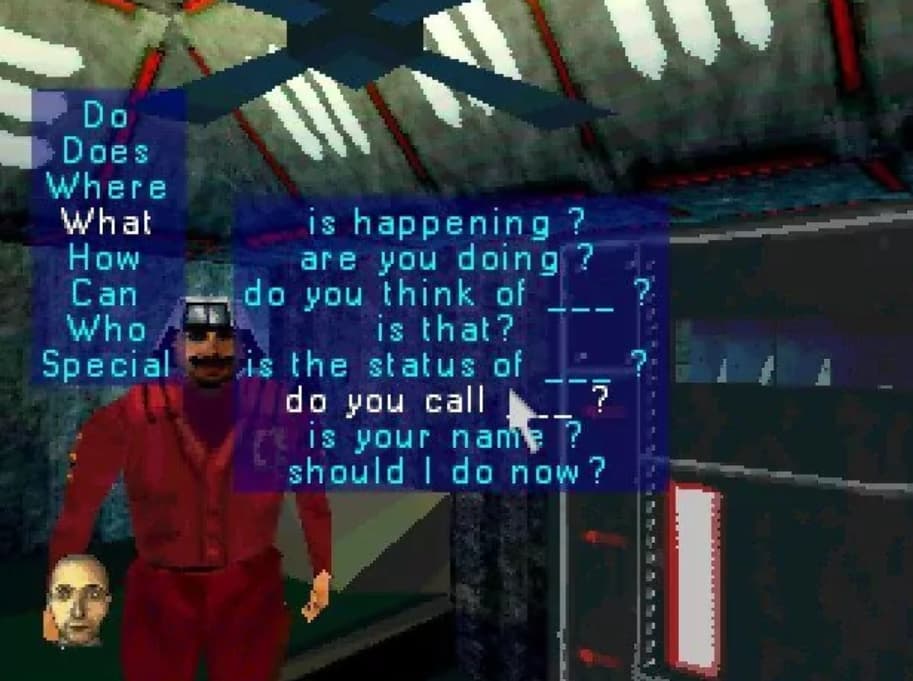Ask "is happening ?"

[x=446, y=223]
